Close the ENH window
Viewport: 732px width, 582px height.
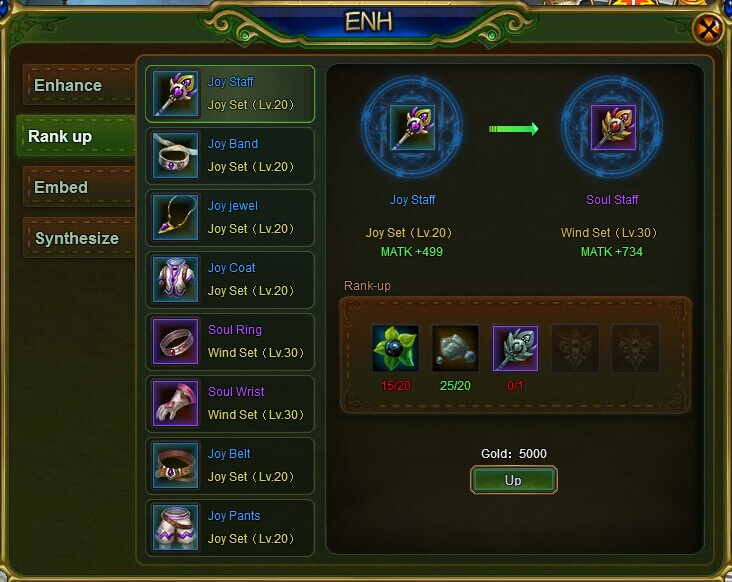pos(708,30)
